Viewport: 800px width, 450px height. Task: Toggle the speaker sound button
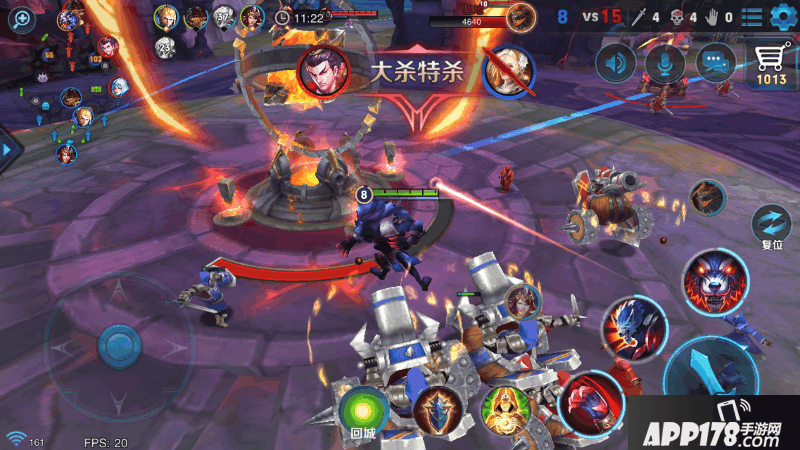click(615, 63)
